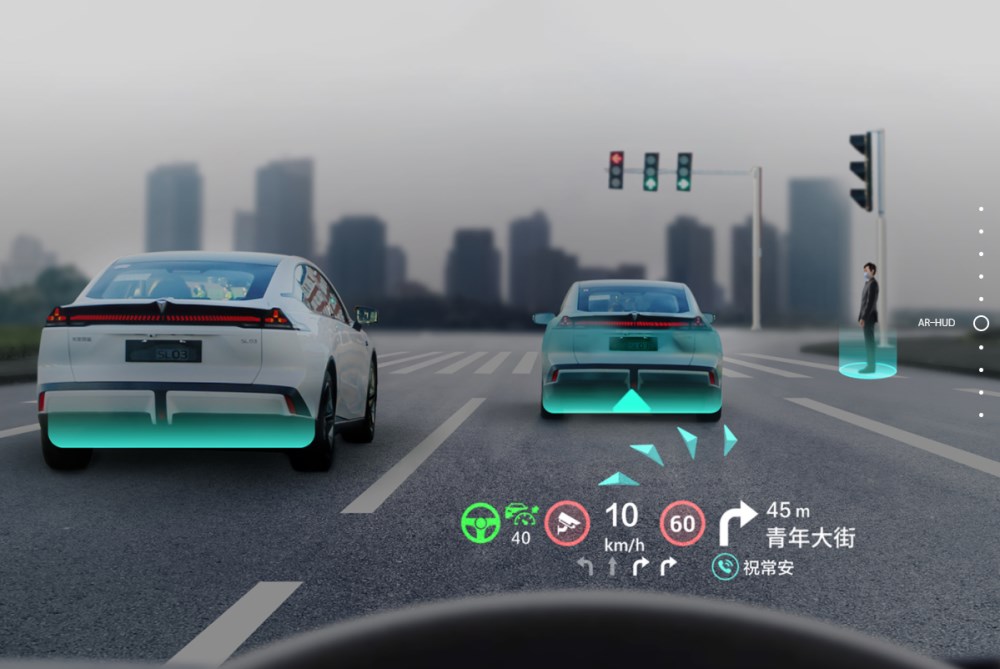Click the green steering wheel icon

click(480, 523)
